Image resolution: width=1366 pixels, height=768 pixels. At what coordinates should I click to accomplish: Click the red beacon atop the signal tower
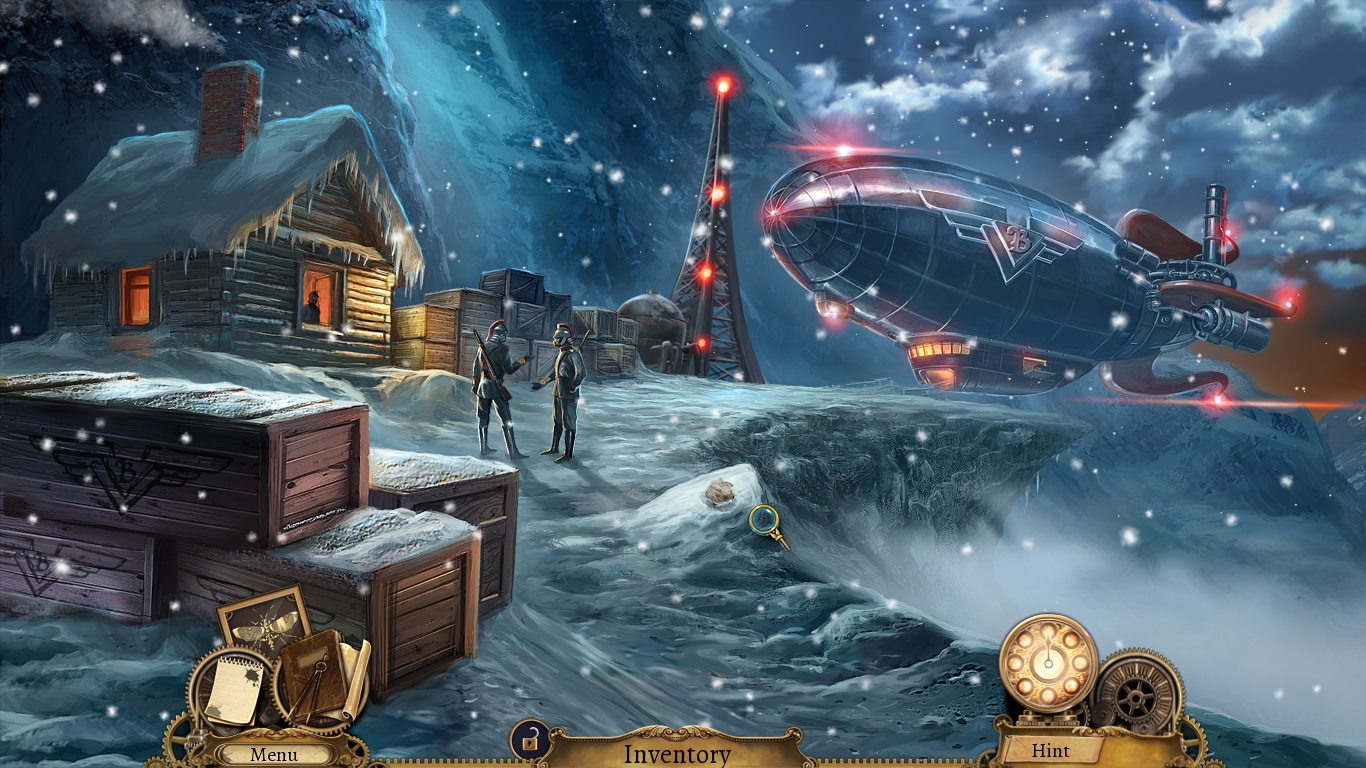click(722, 85)
